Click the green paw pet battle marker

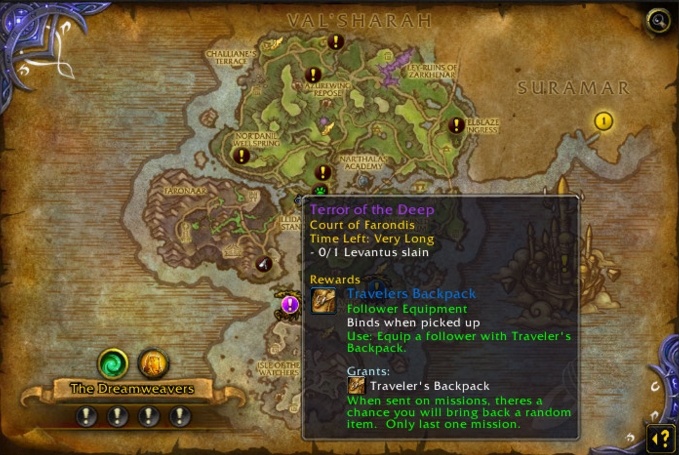(x=320, y=187)
